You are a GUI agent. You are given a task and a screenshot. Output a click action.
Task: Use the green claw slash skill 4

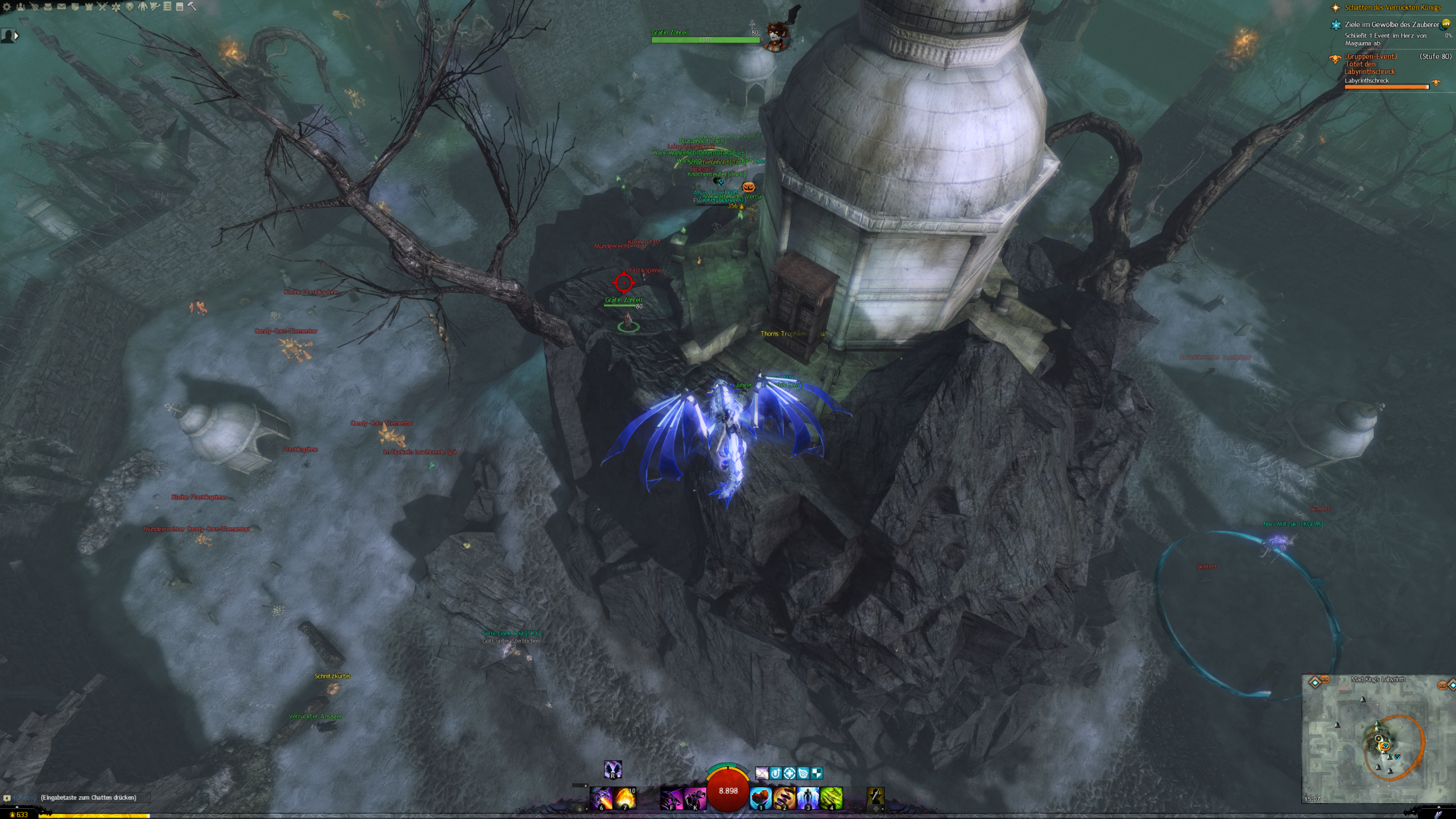tap(831, 798)
